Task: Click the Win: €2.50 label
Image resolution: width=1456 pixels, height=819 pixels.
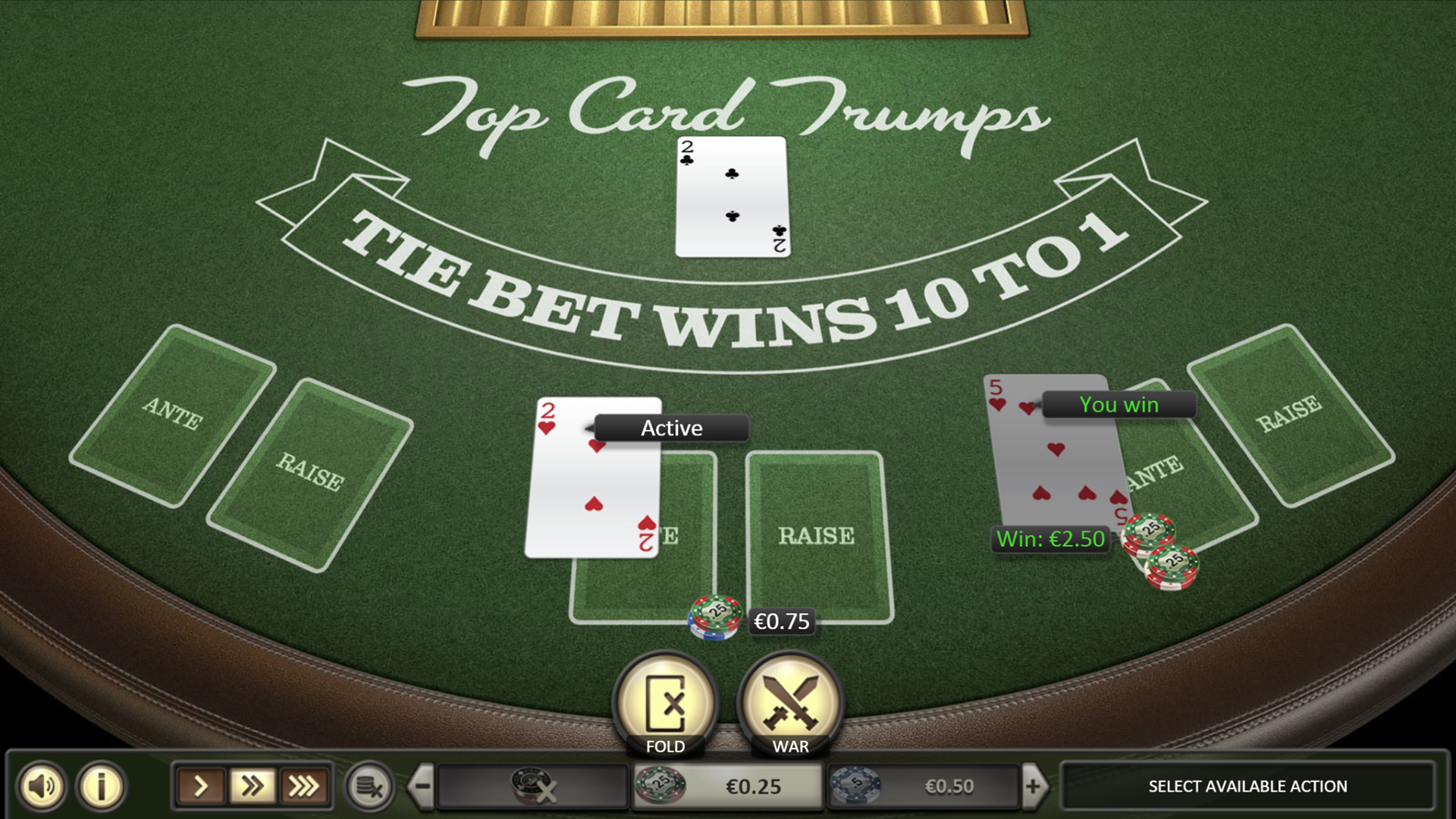Action: pos(1050,539)
